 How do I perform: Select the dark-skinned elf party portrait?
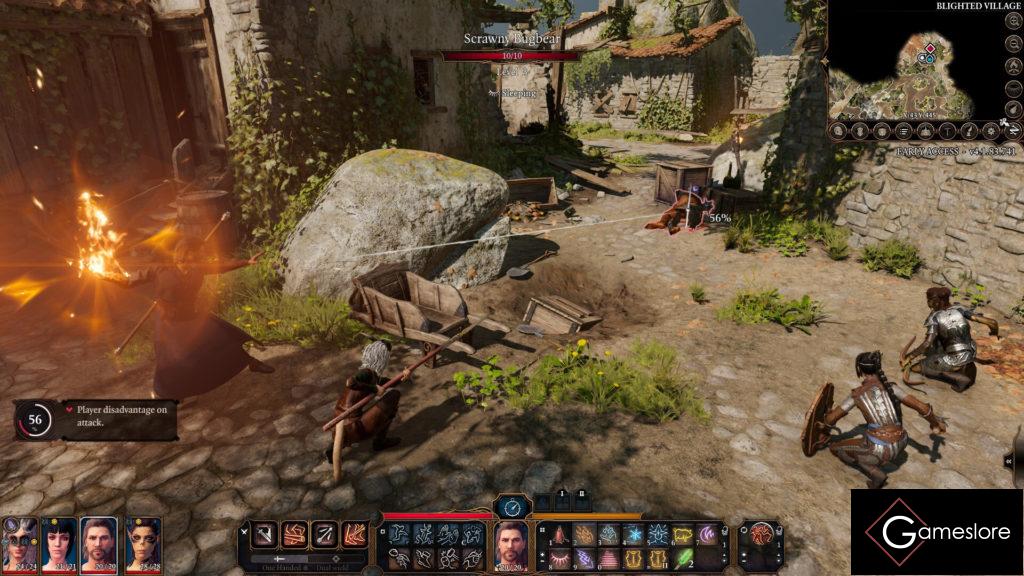143,541
